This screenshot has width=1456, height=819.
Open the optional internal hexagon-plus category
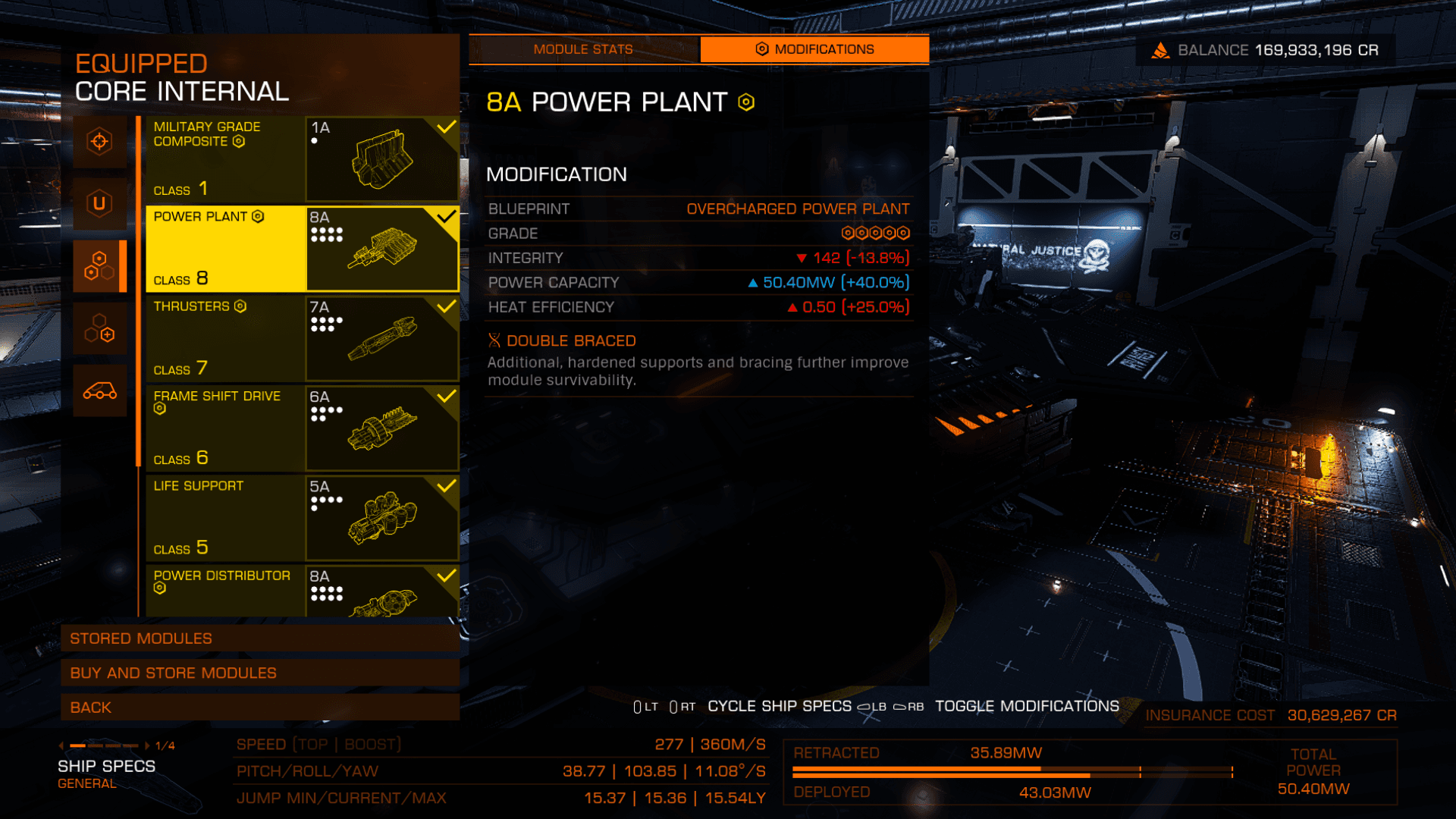(99, 328)
